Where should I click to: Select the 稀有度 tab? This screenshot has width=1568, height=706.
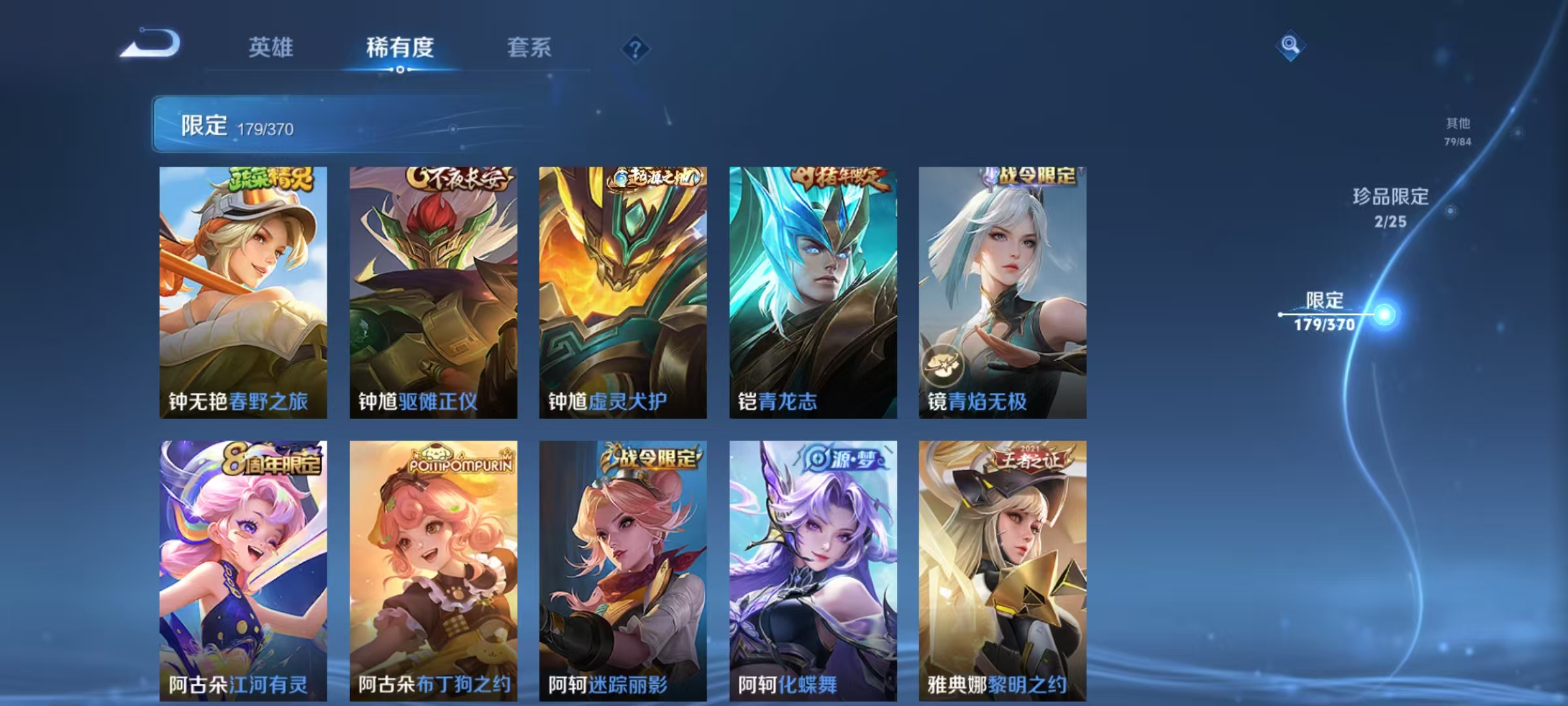(401, 47)
